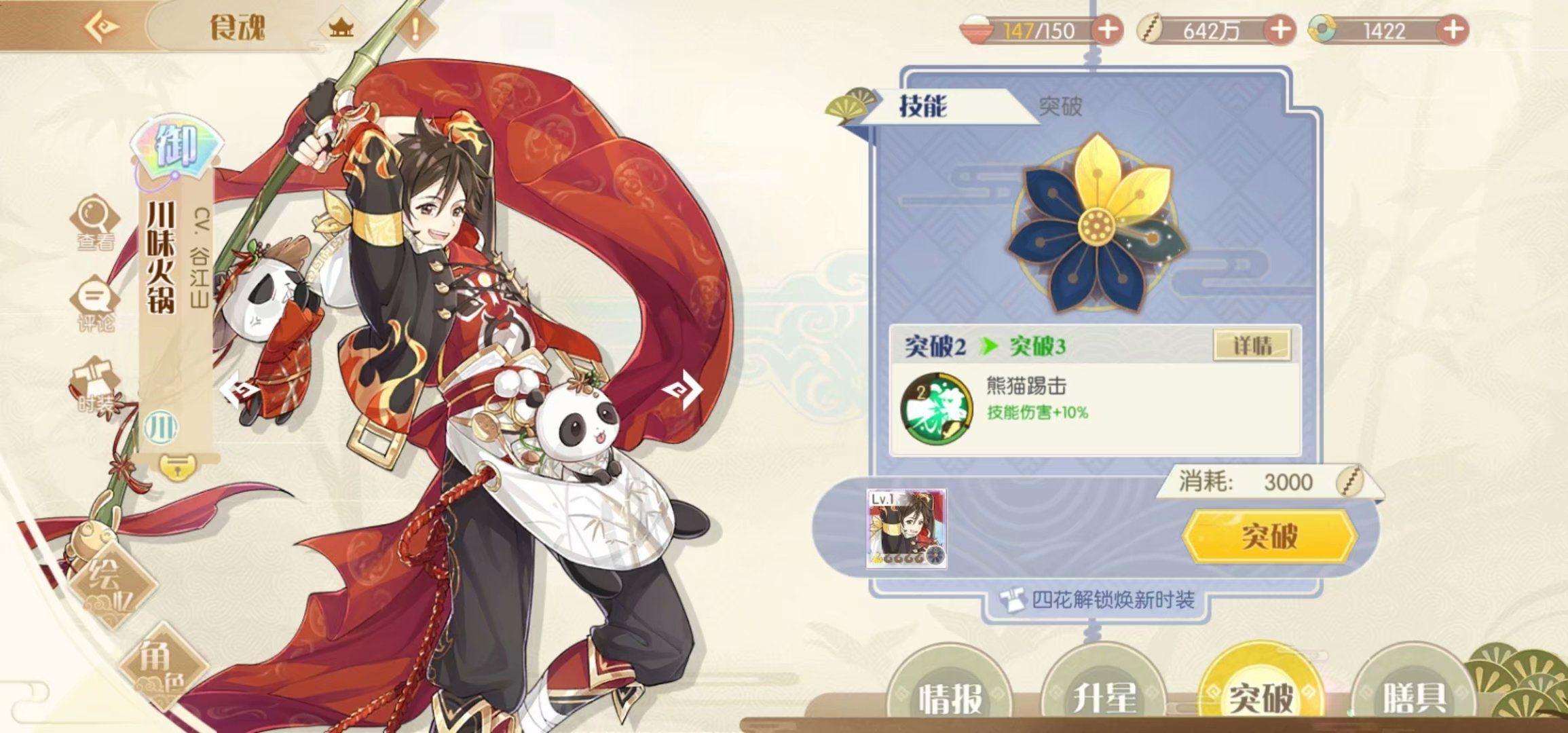The height and width of the screenshot is (733, 1568).
Task: Open the 时装 outfit icon
Action: coord(95,385)
